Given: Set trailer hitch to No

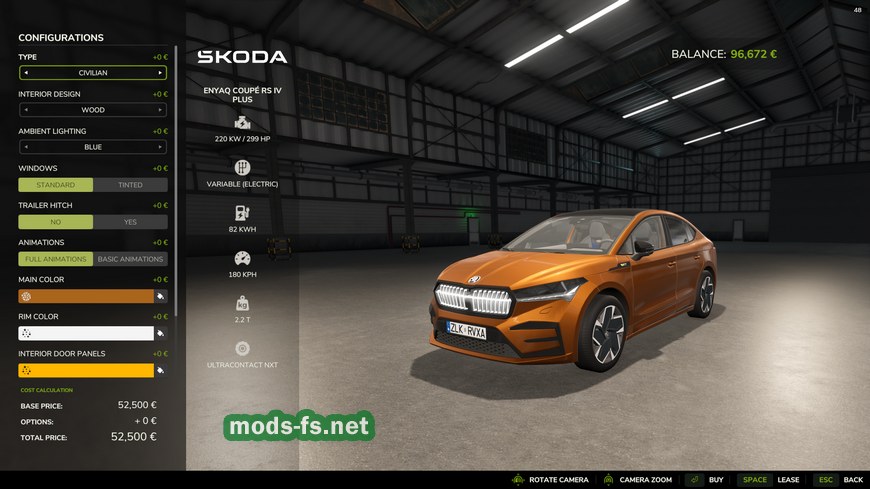Looking at the screenshot, I should coord(56,222).
